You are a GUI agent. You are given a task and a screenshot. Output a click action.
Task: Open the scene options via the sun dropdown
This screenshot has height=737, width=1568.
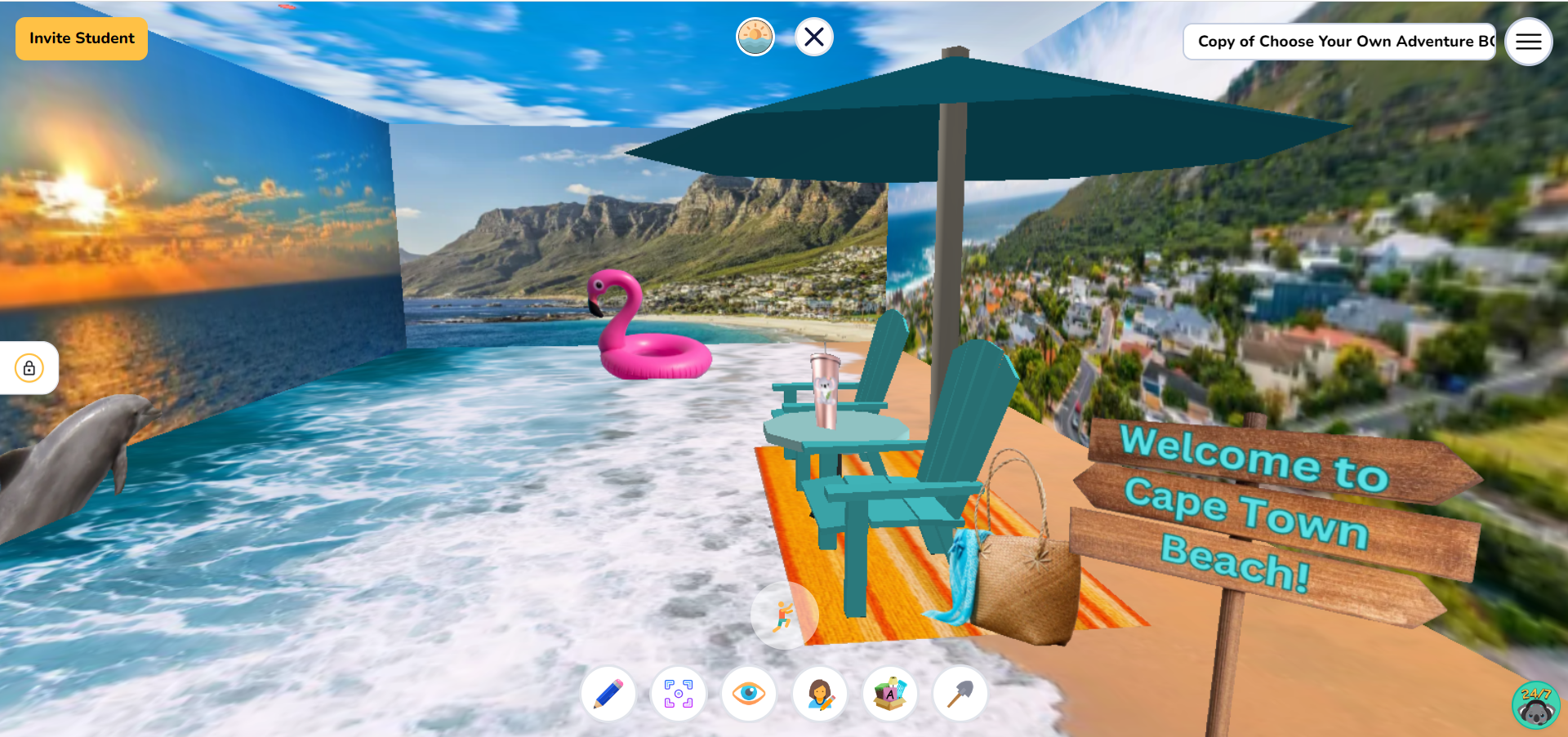[755, 37]
